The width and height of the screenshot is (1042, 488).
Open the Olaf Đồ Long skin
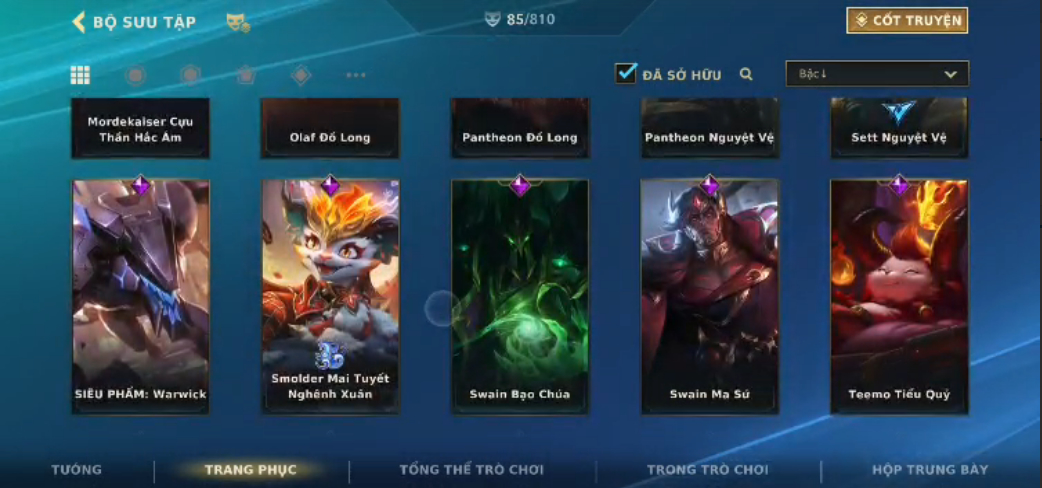click(x=330, y=128)
